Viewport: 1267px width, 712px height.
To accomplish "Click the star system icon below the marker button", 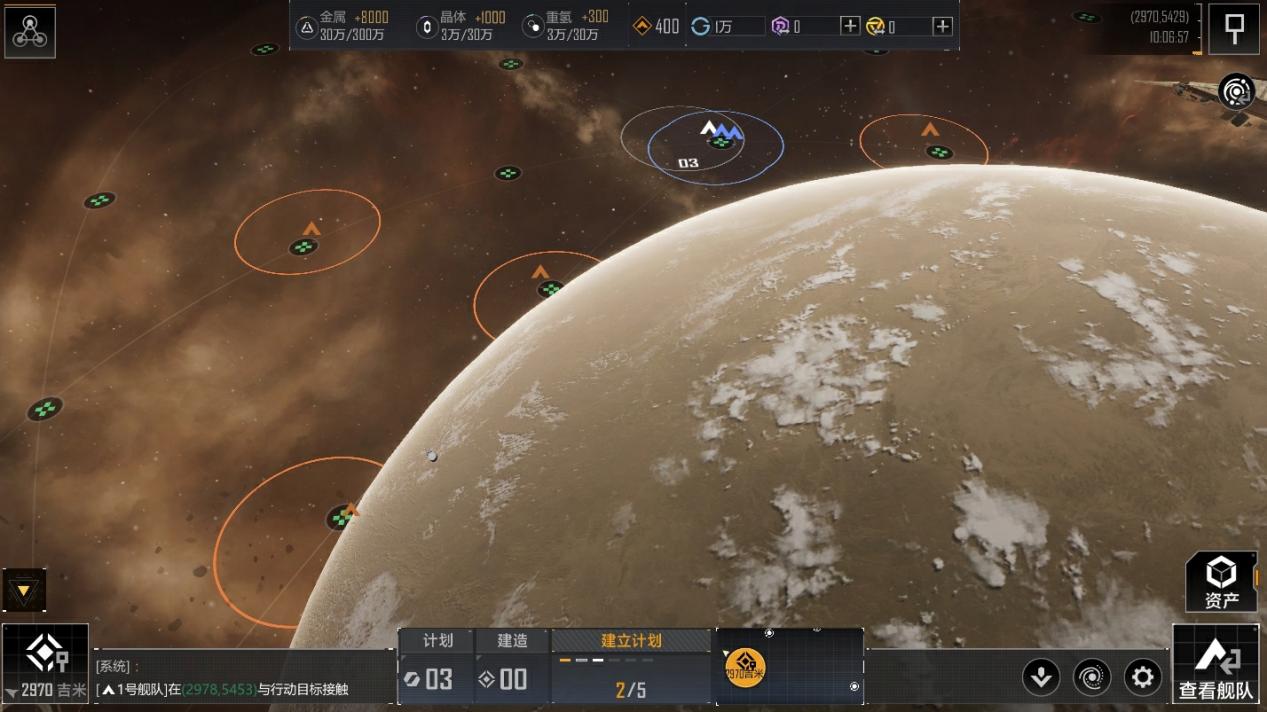I will click(1236, 93).
